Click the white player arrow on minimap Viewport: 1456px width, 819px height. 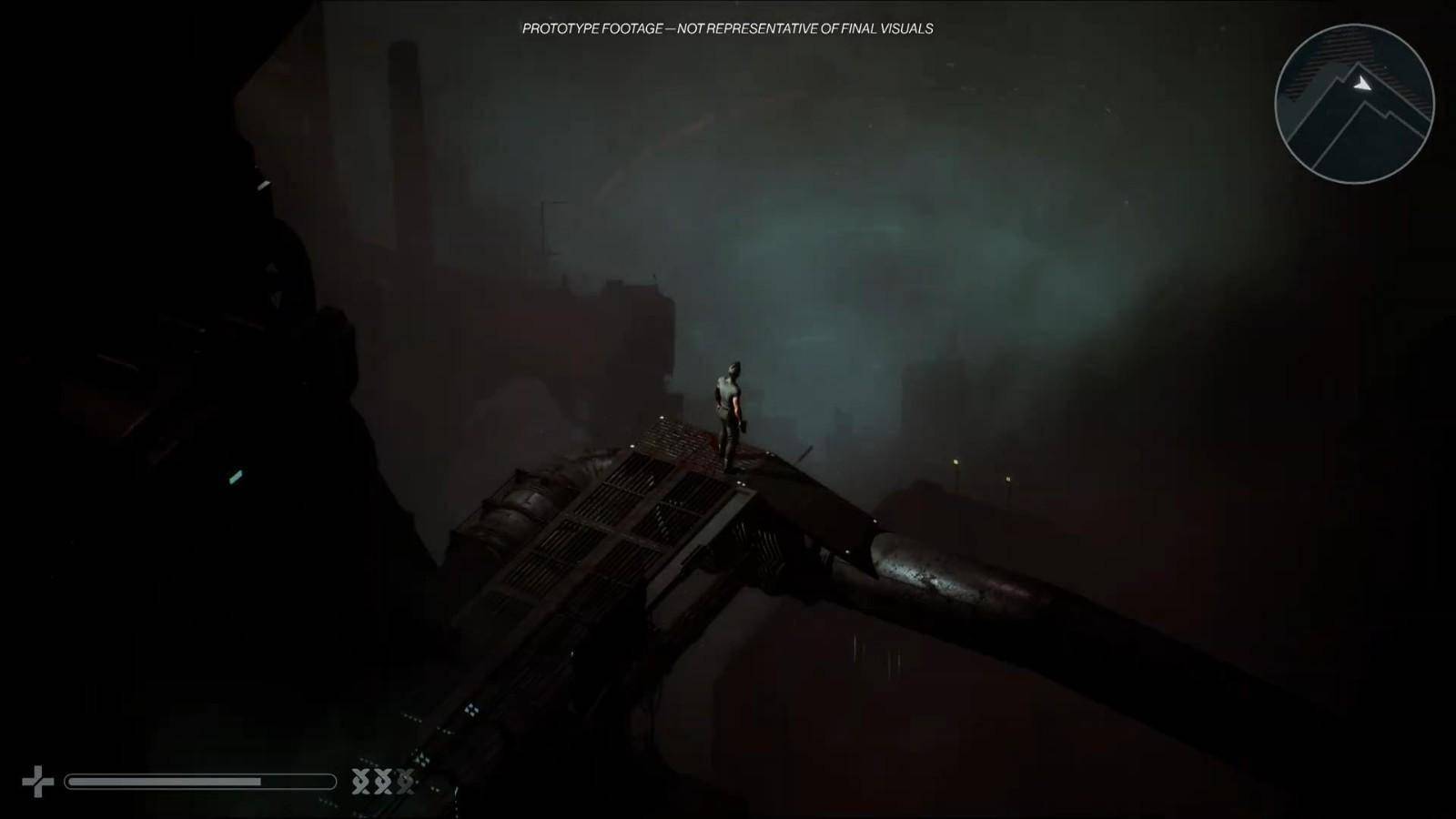pyautogui.click(x=1361, y=84)
